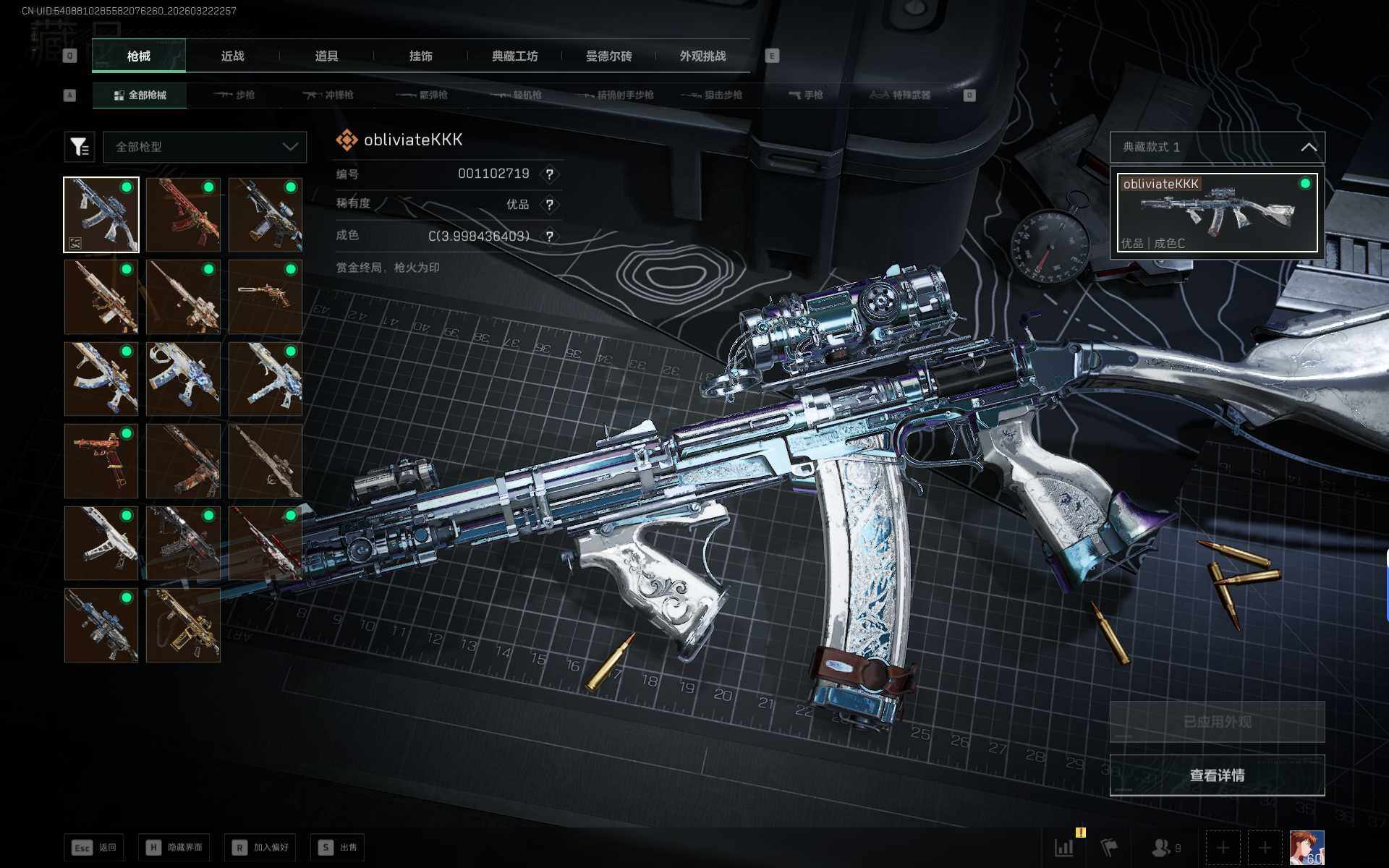Filter weapons by 冲锋枪 submachine guns
The image size is (1389, 868).
[328, 95]
